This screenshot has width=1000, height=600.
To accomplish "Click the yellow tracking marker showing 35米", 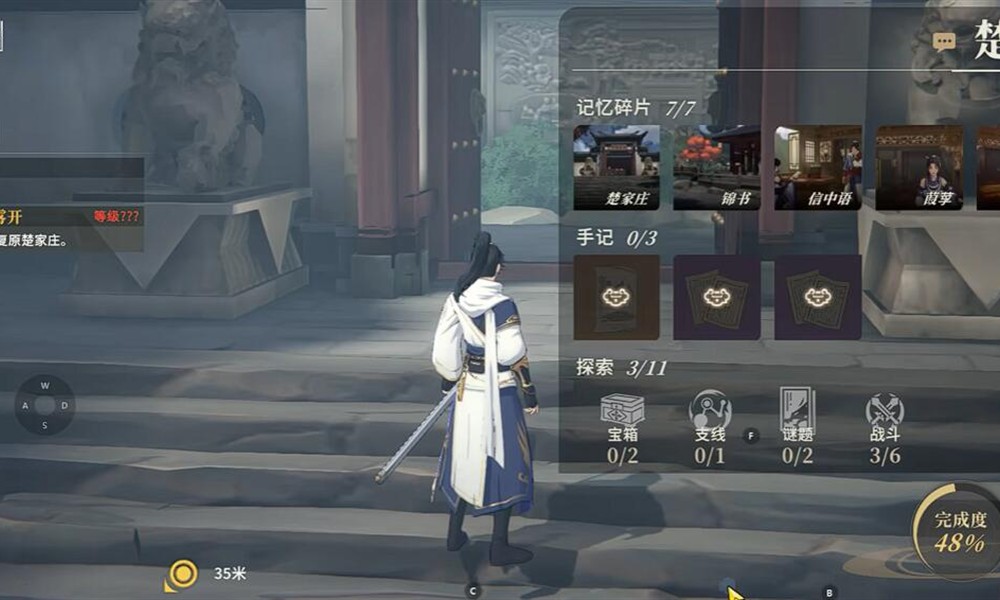I will [182, 575].
